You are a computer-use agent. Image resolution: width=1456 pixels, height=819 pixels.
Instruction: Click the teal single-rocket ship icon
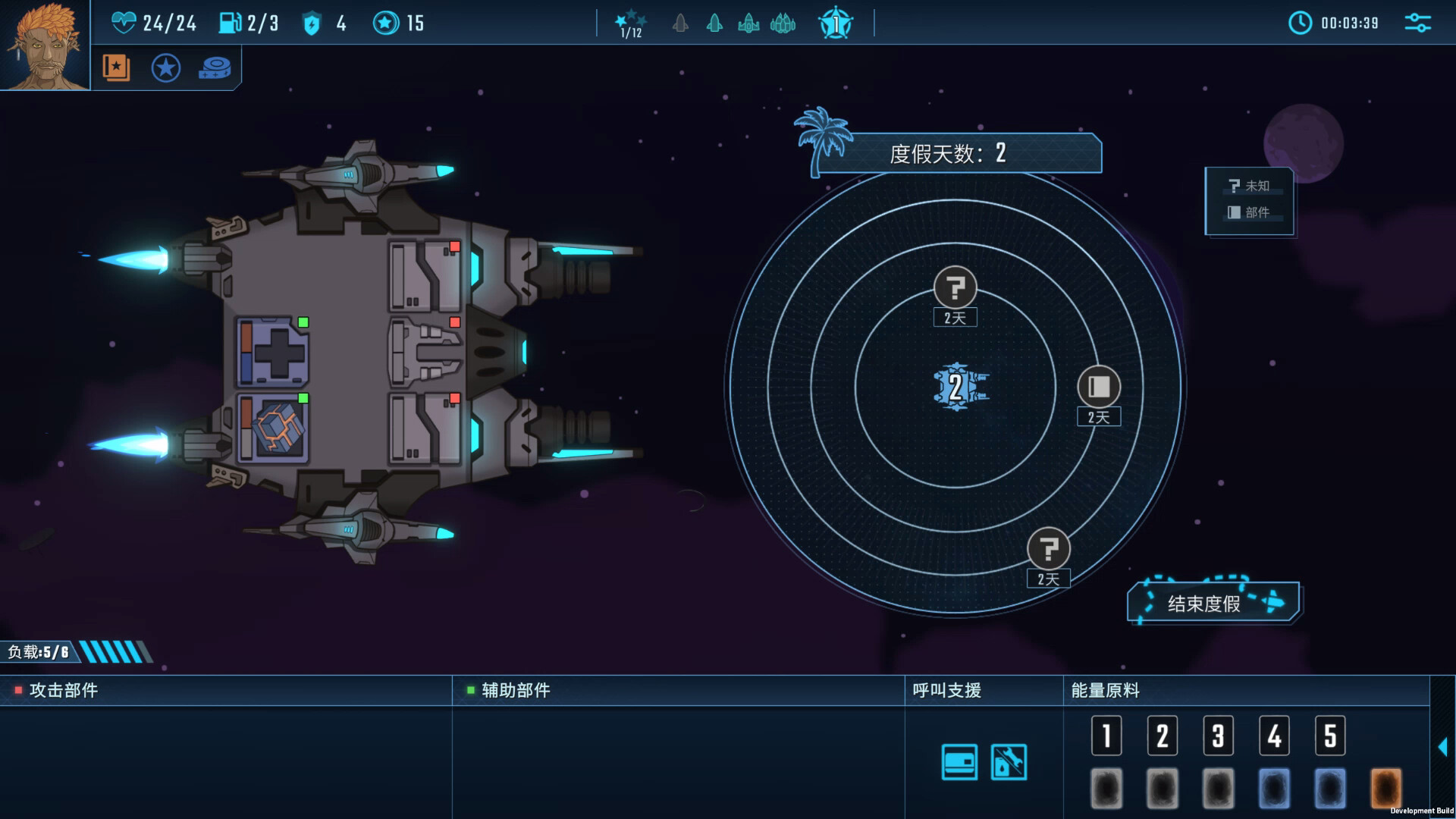tap(714, 24)
